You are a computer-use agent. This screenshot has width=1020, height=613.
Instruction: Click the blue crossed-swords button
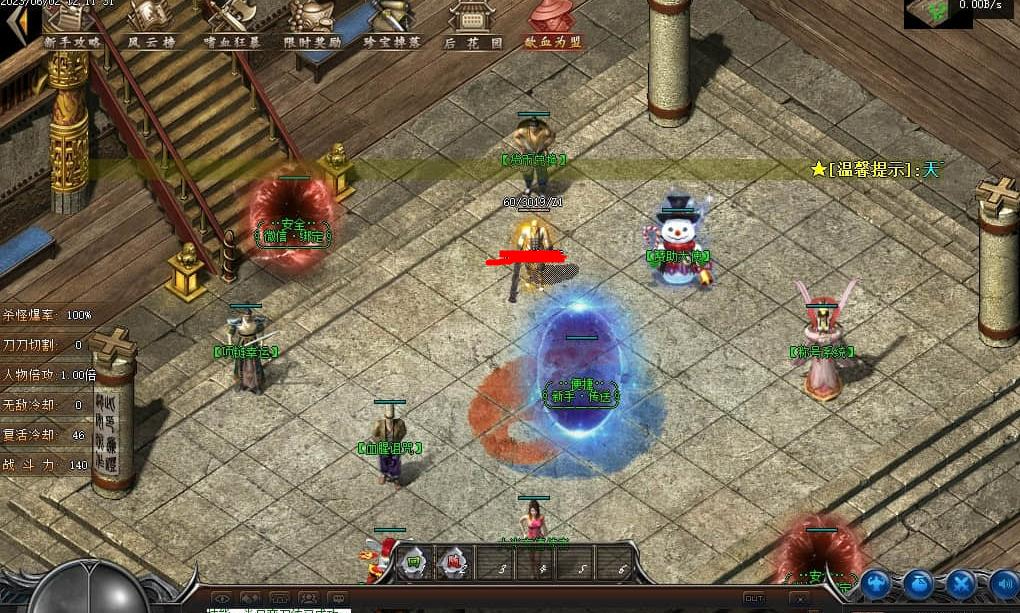click(961, 583)
